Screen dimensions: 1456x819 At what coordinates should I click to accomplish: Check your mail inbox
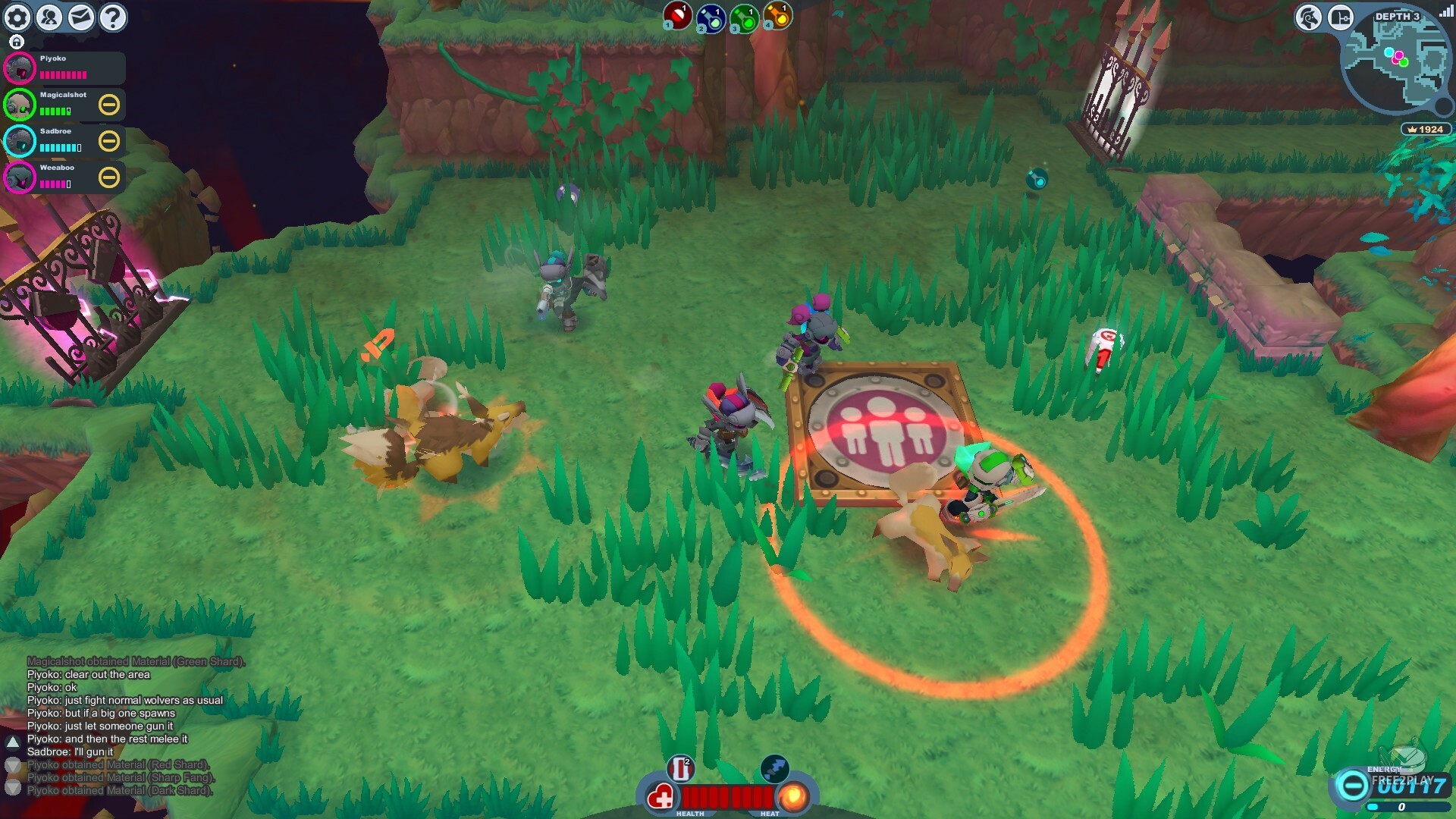pyautogui.click(x=80, y=17)
